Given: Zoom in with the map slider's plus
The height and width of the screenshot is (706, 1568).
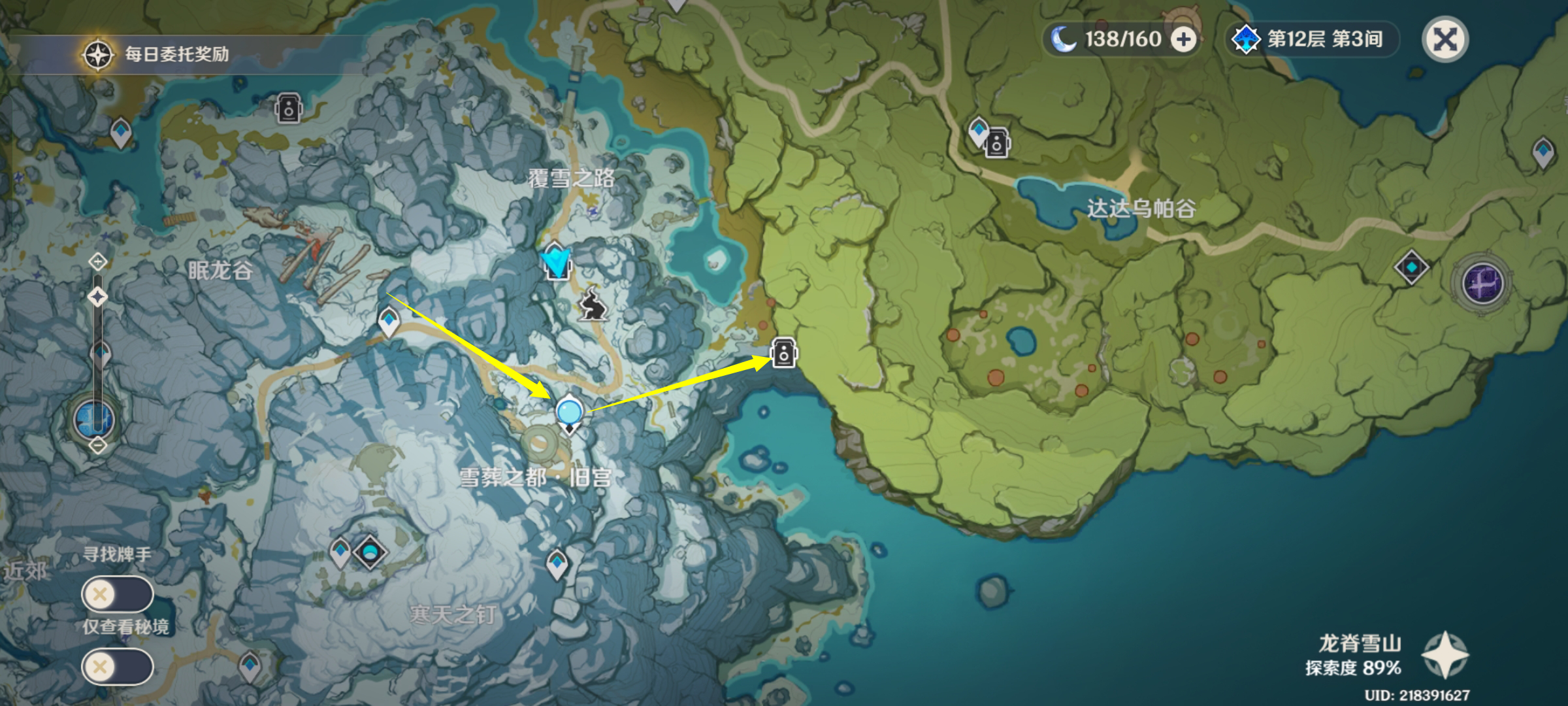Looking at the screenshot, I should pos(97,262).
